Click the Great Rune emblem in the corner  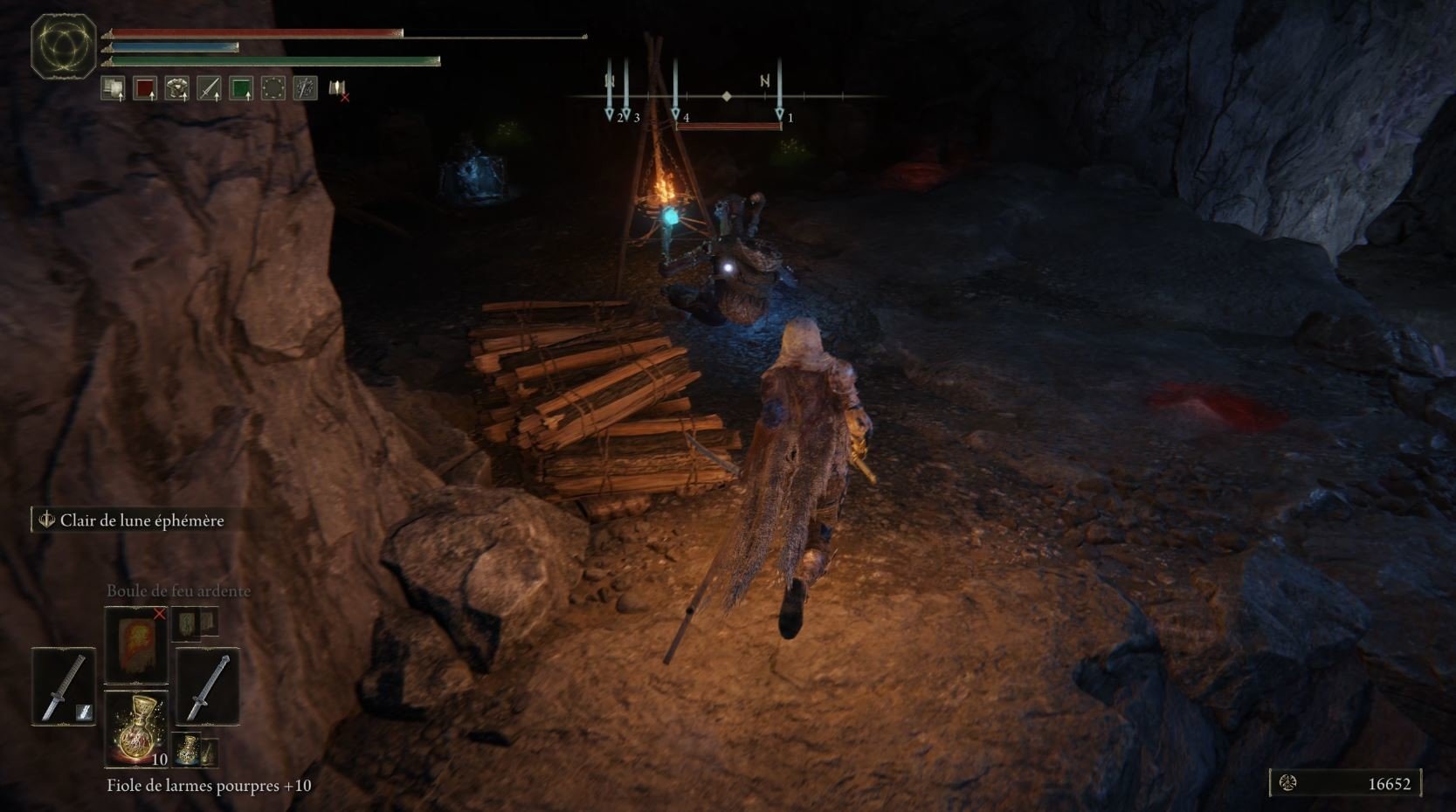tap(64, 45)
